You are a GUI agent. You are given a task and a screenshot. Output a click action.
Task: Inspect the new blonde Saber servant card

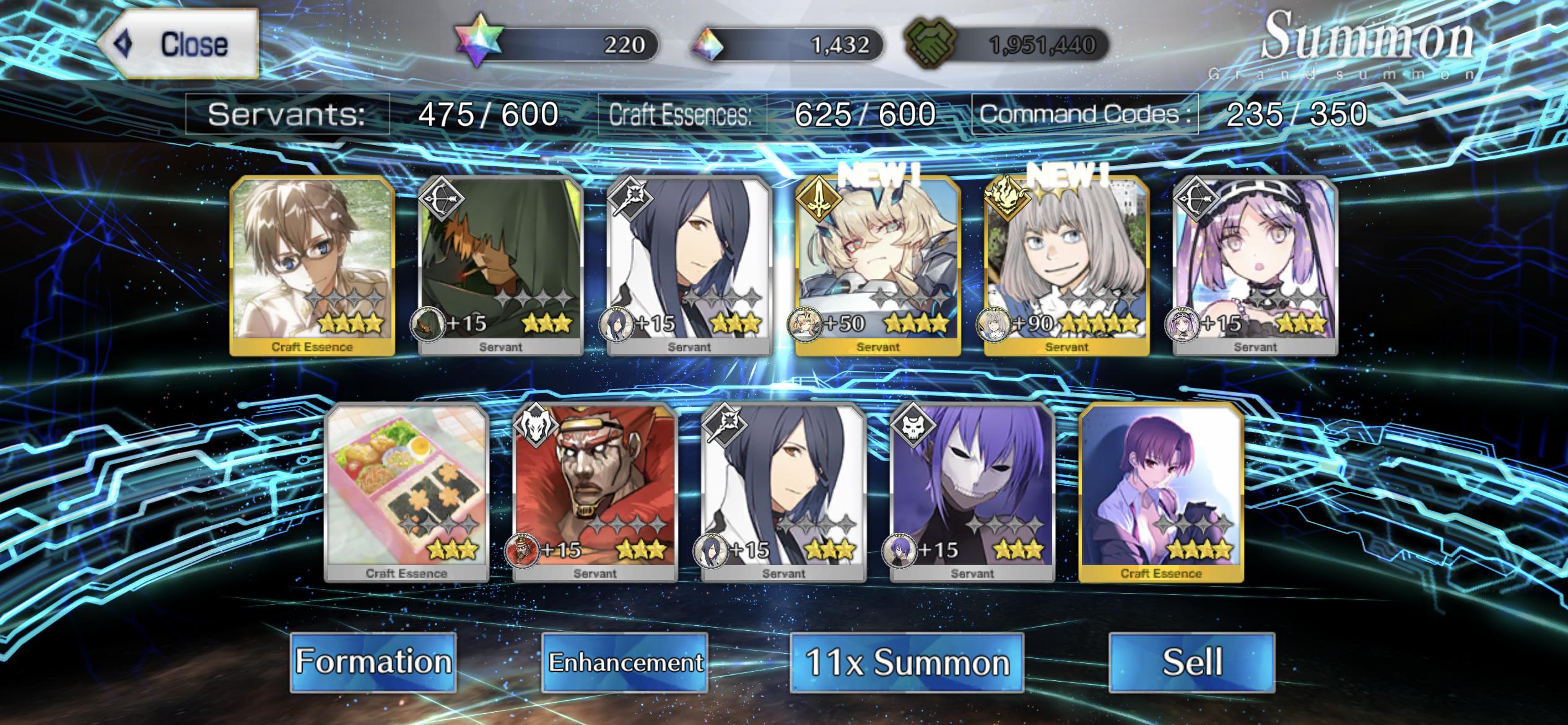tap(878, 266)
